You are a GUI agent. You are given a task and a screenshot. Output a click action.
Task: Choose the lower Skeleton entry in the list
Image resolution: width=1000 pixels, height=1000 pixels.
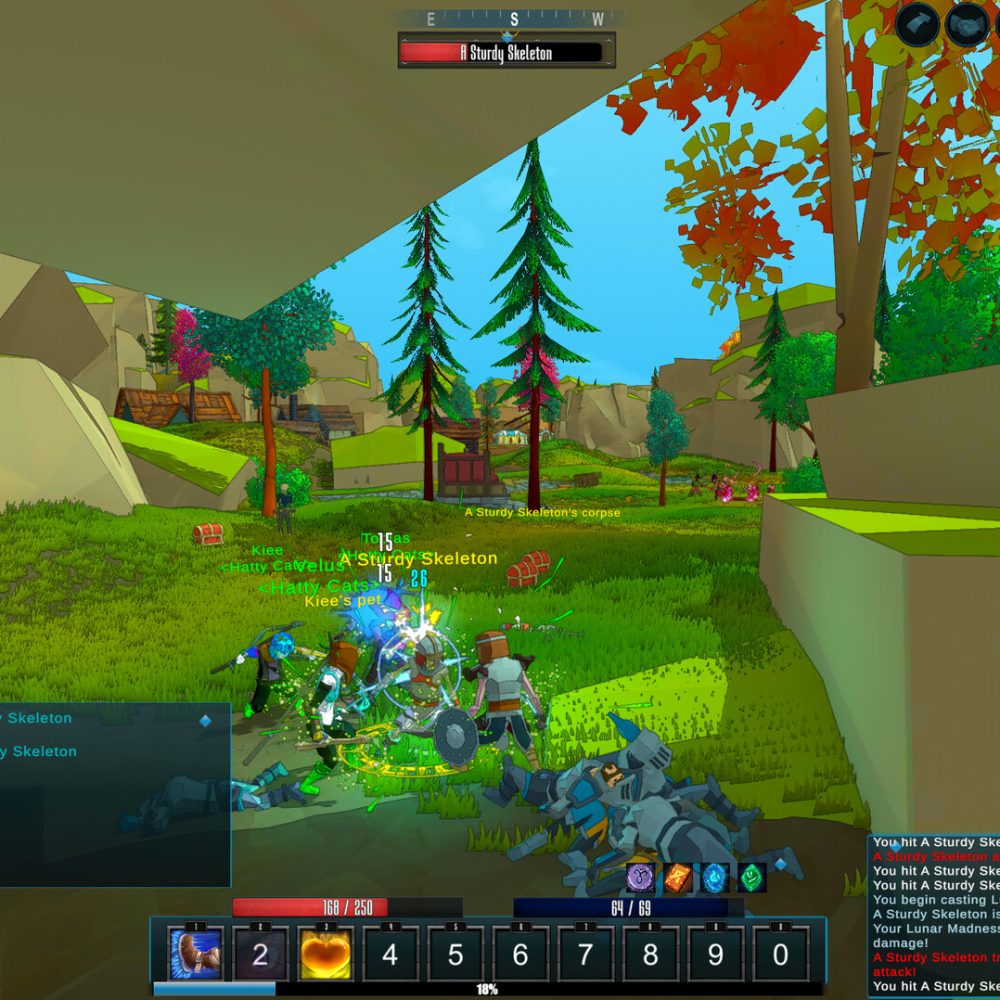pos(40,751)
